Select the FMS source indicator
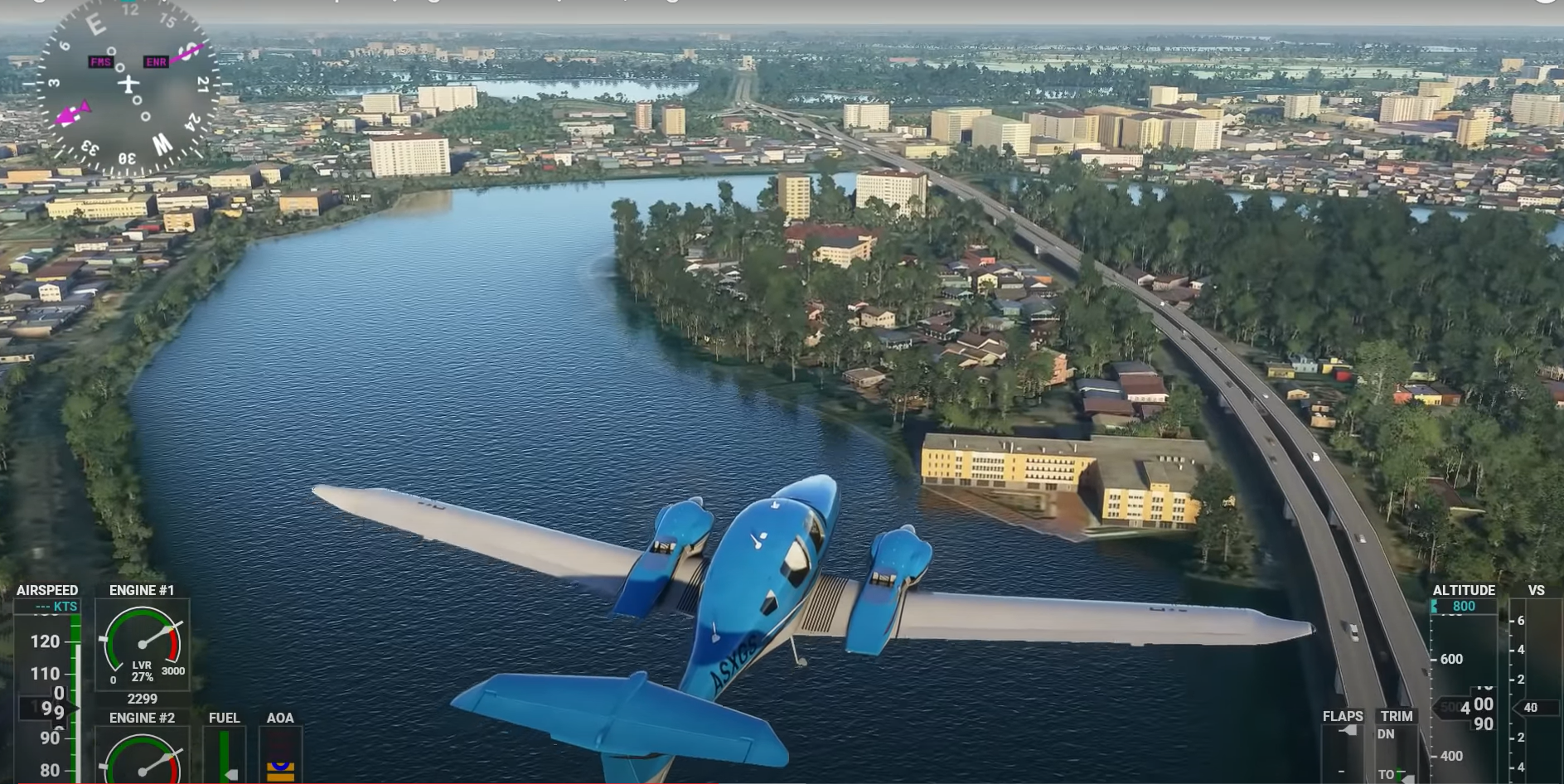1564x784 pixels. pyautogui.click(x=99, y=61)
